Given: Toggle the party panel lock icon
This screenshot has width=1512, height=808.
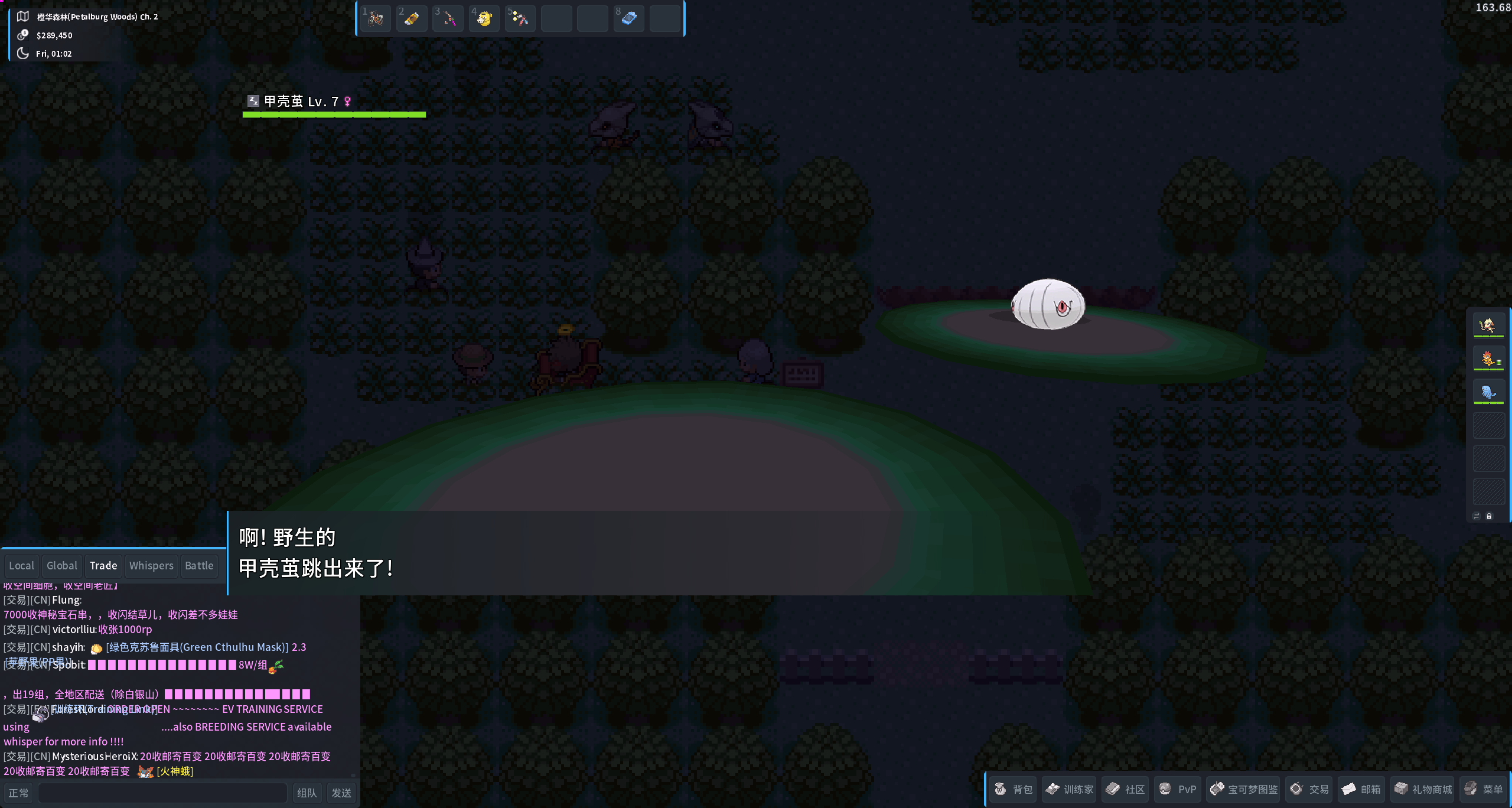Looking at the screenshot, I should point(1490,516).
